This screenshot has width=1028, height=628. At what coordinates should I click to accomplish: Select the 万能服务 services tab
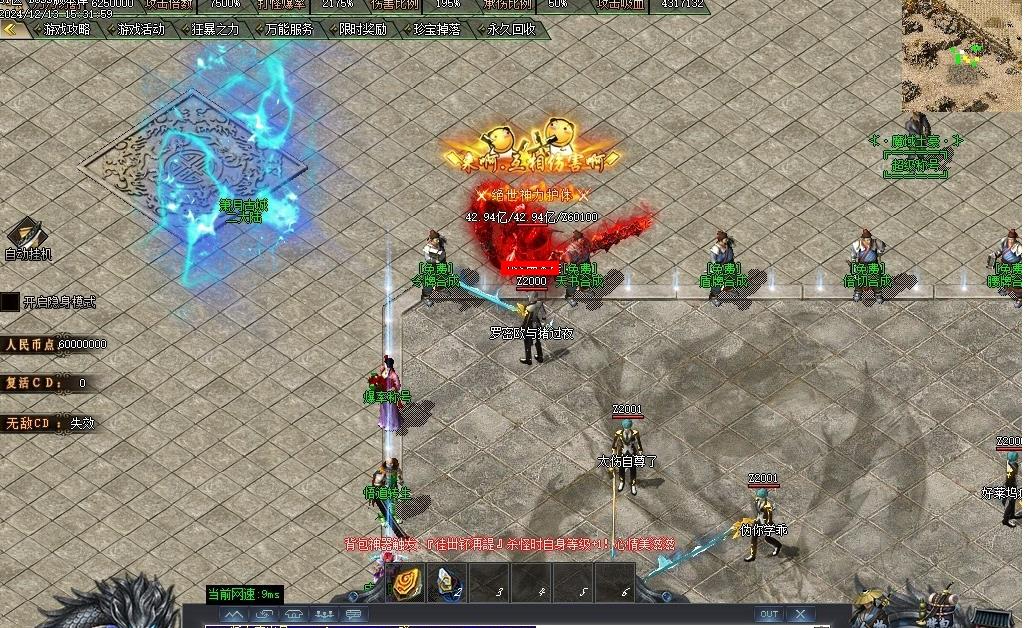click(x=289, y=30)
